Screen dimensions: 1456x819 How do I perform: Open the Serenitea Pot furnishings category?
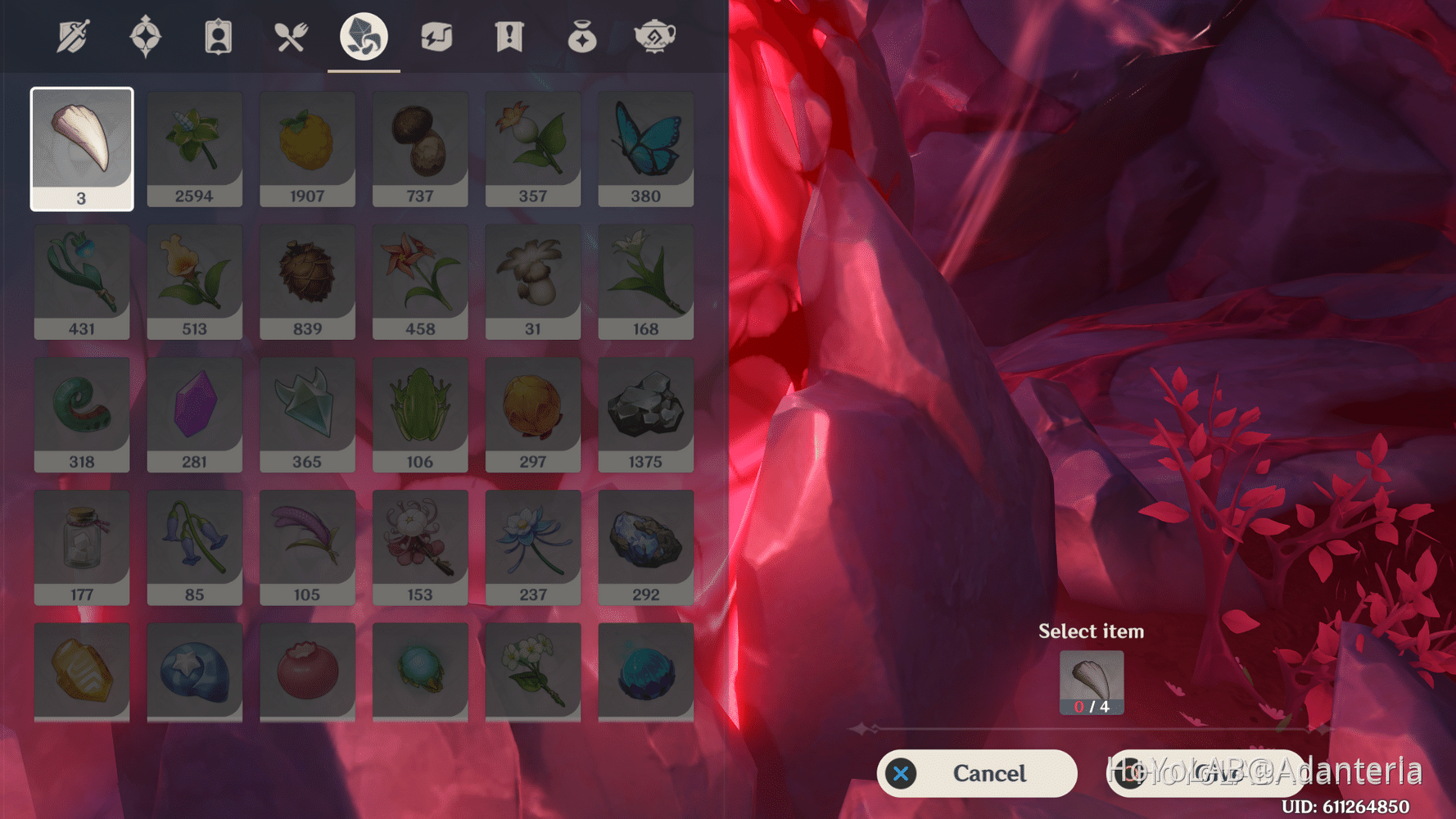655,34
